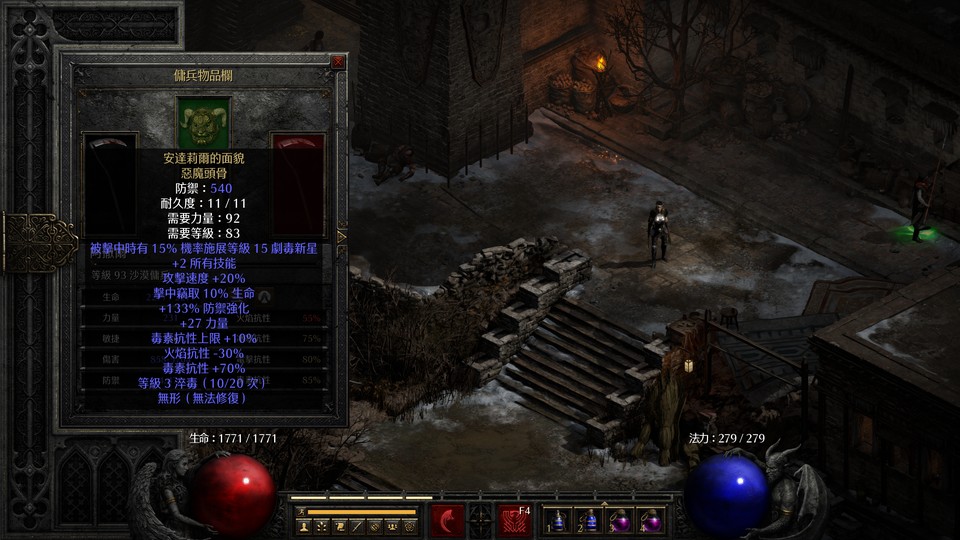The image size is (960, 540).
Task: Open the F4 right-click skill selector
Action: [514, 521]
